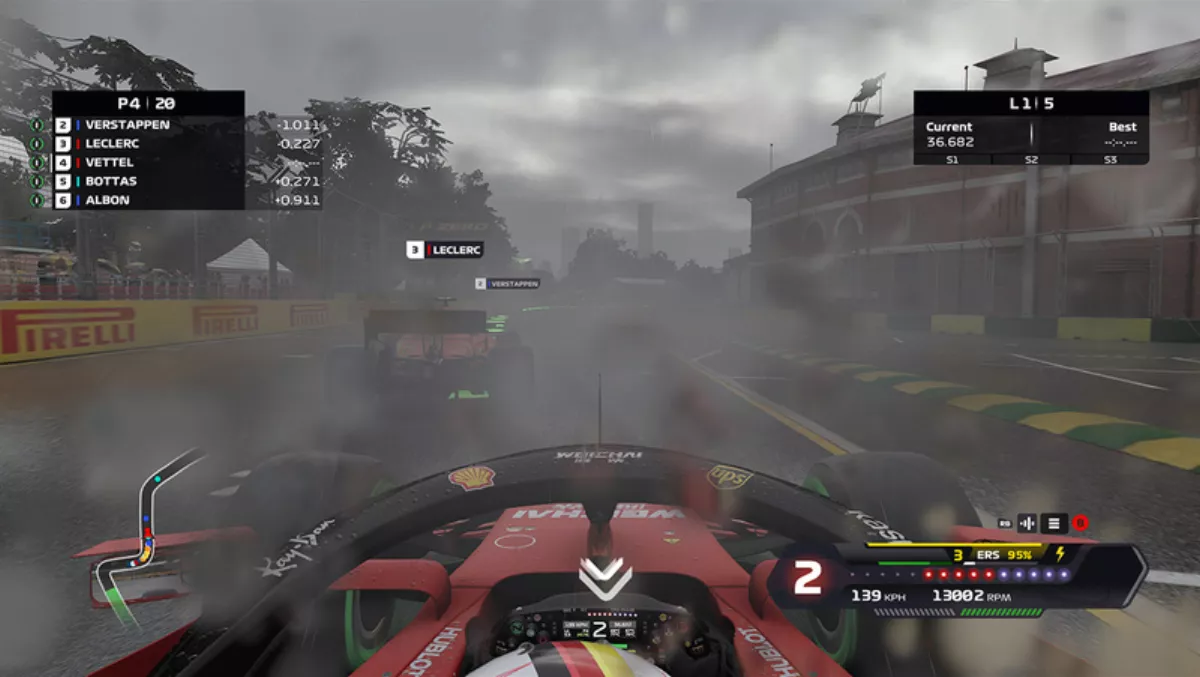Open the lap timing panel
The height and width of the screenshot is (677, 1200).
pyautogui.click(x=1031, y=128)
